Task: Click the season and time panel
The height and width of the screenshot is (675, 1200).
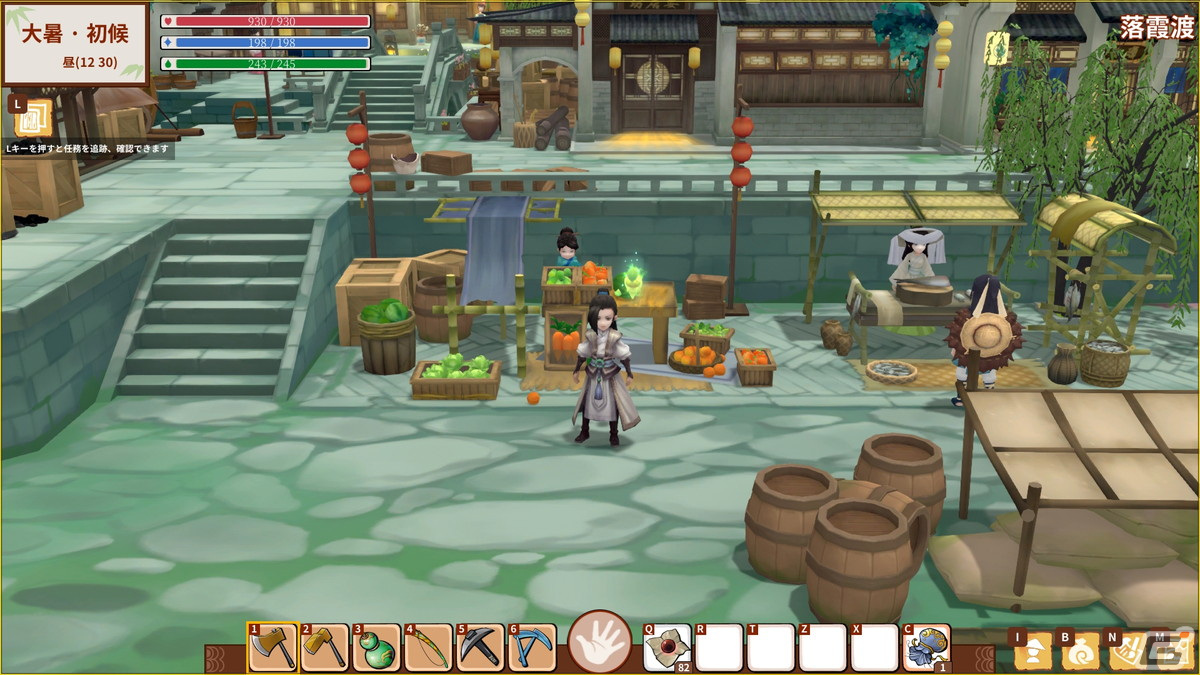Action: (x=75, y=43)
